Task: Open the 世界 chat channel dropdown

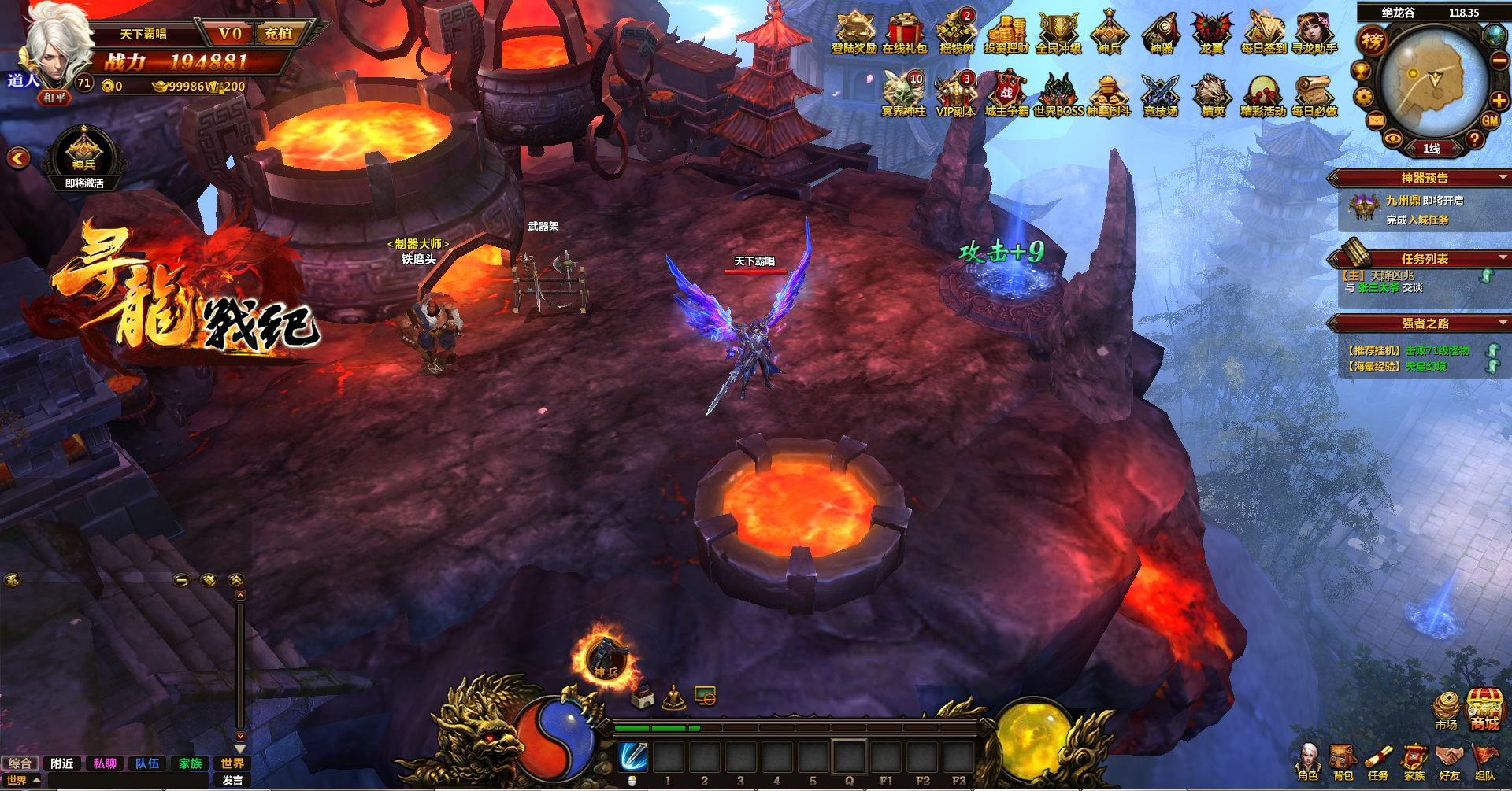Action: [23, 780]
